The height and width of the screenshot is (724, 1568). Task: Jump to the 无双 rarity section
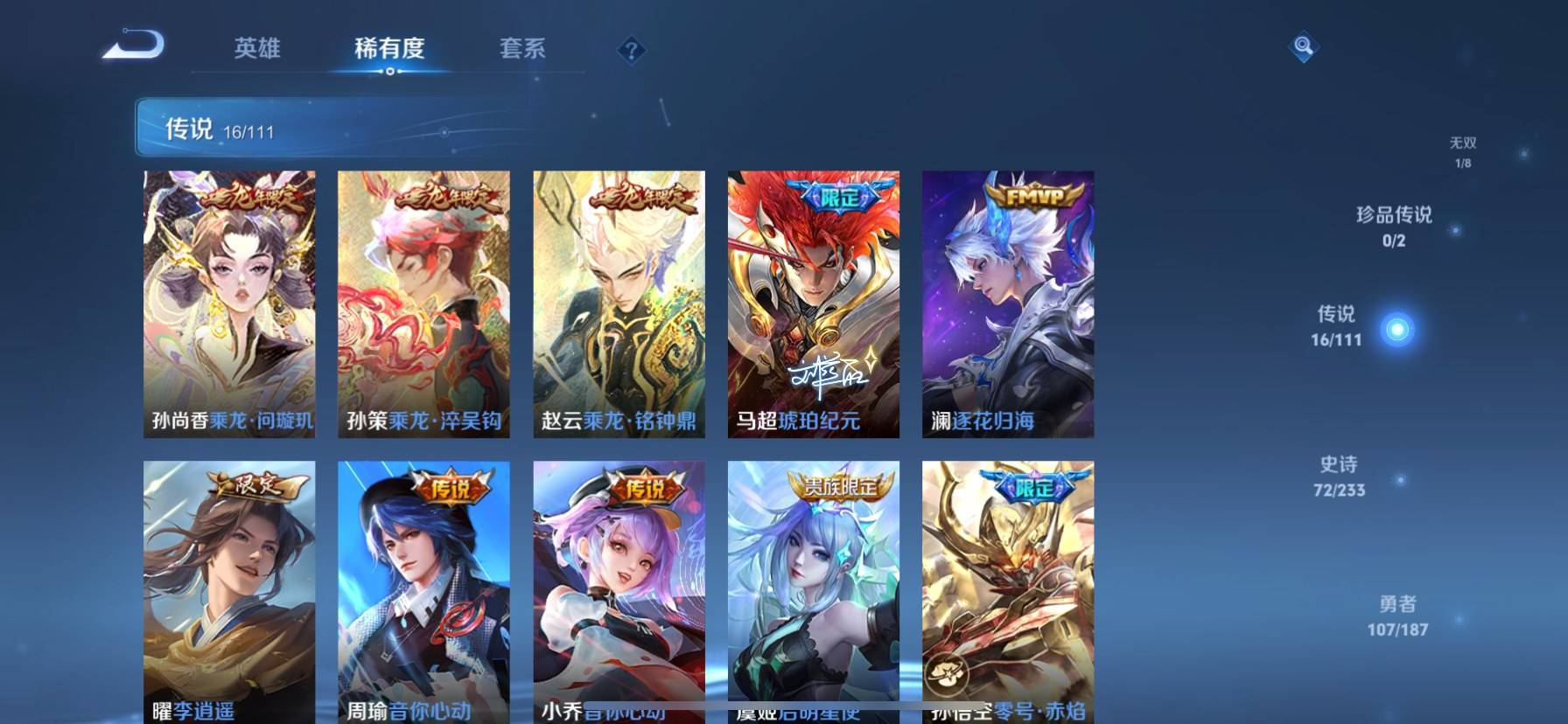pyautogui.click(x=1463, y=151)
